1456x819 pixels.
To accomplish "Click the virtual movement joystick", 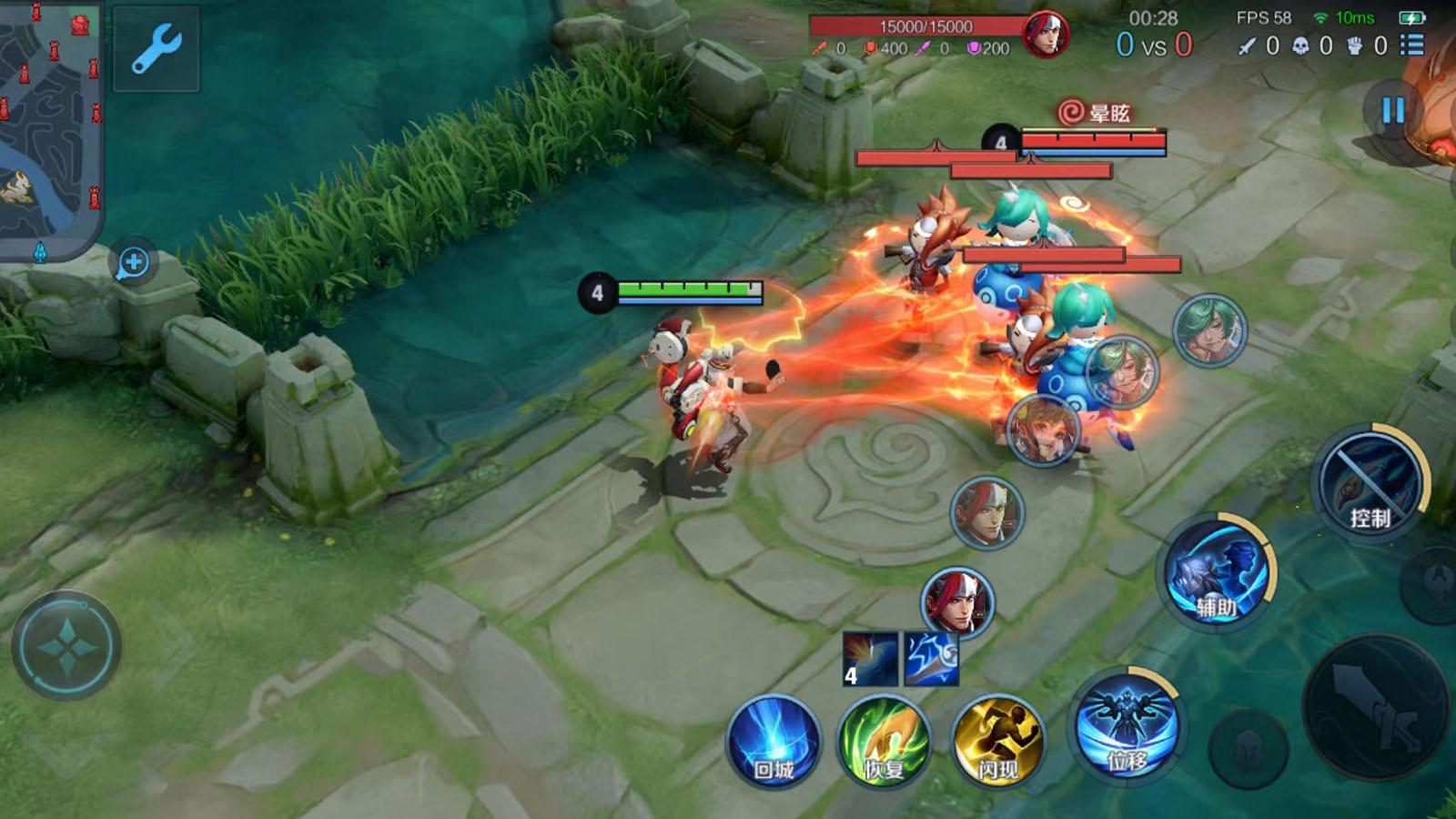I will [66, 646].
